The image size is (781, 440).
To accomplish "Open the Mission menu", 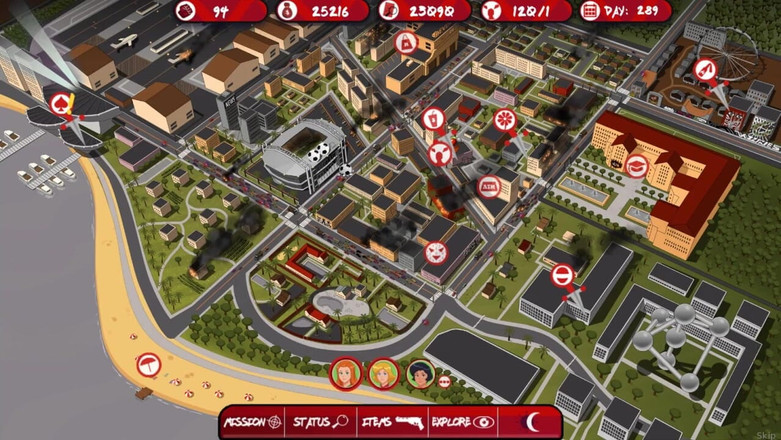I will click(252, 422).
